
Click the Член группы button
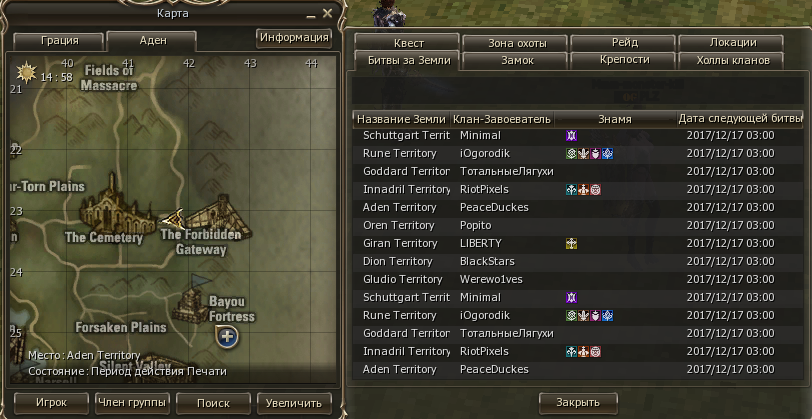[130, 402]
